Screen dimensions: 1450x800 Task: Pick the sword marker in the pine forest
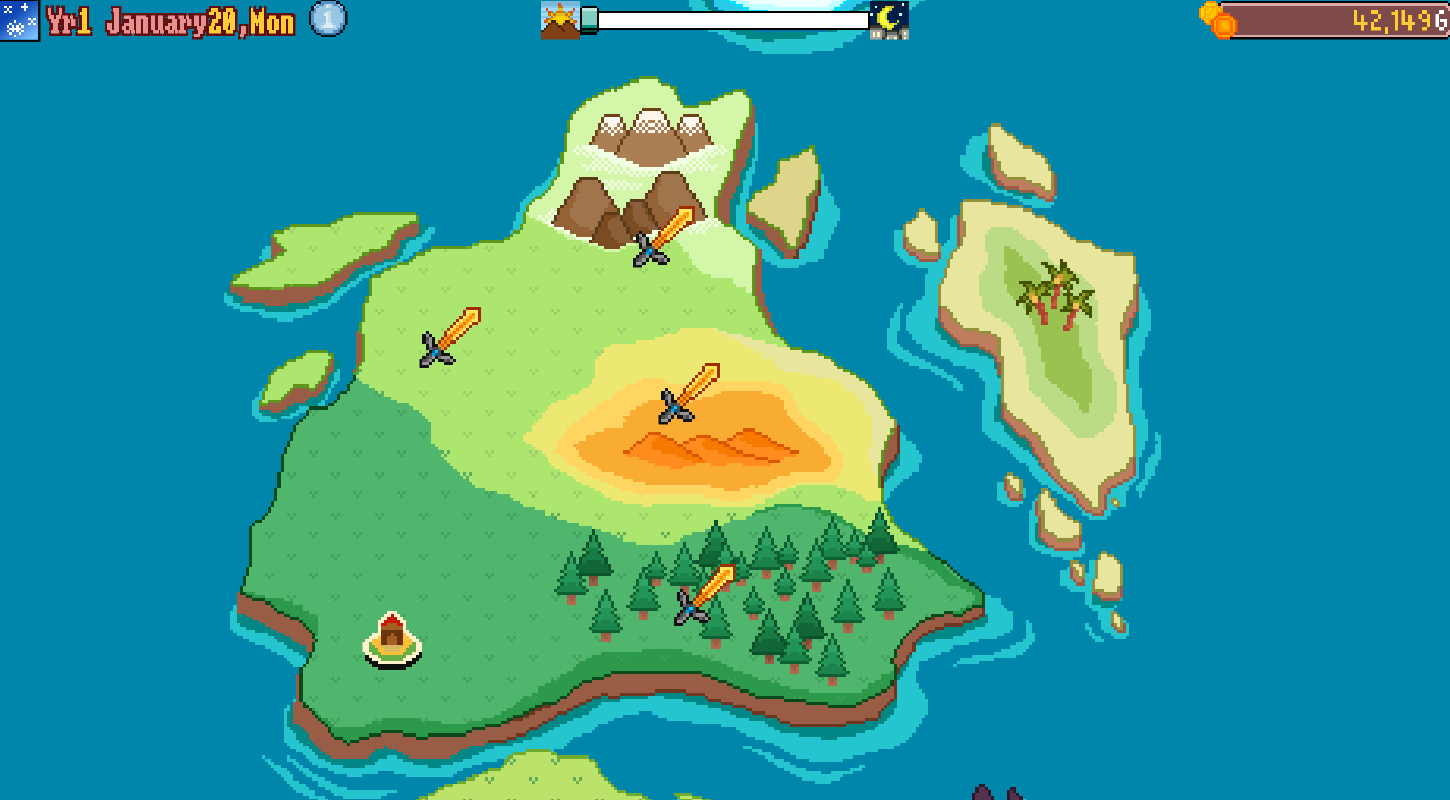pos(705,593)
